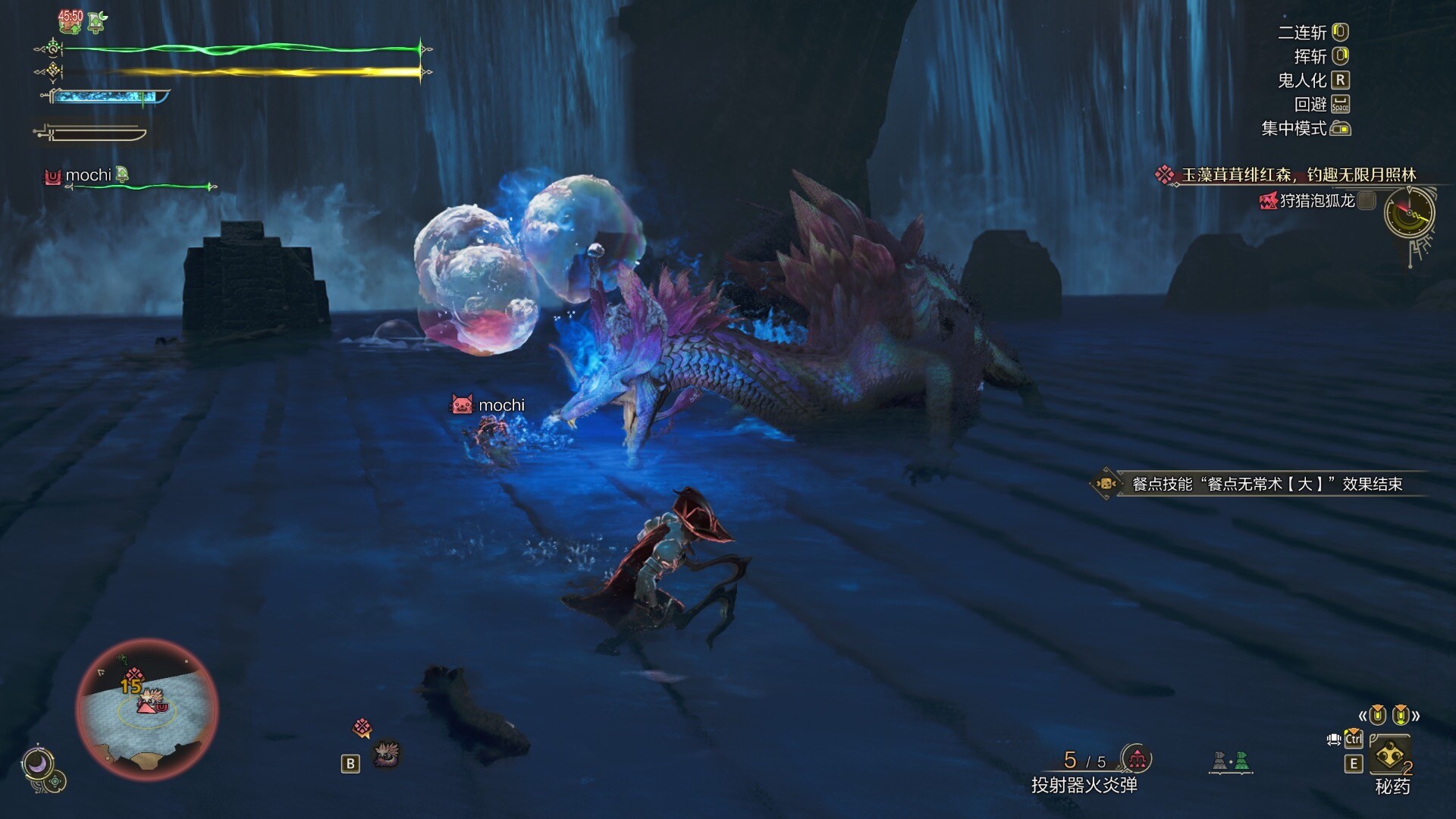The height and width of the screenshot is (819, 1456).
Task: Click the green status icon beside meal buff
Action: pyautogui.click(x=97, y=22)
